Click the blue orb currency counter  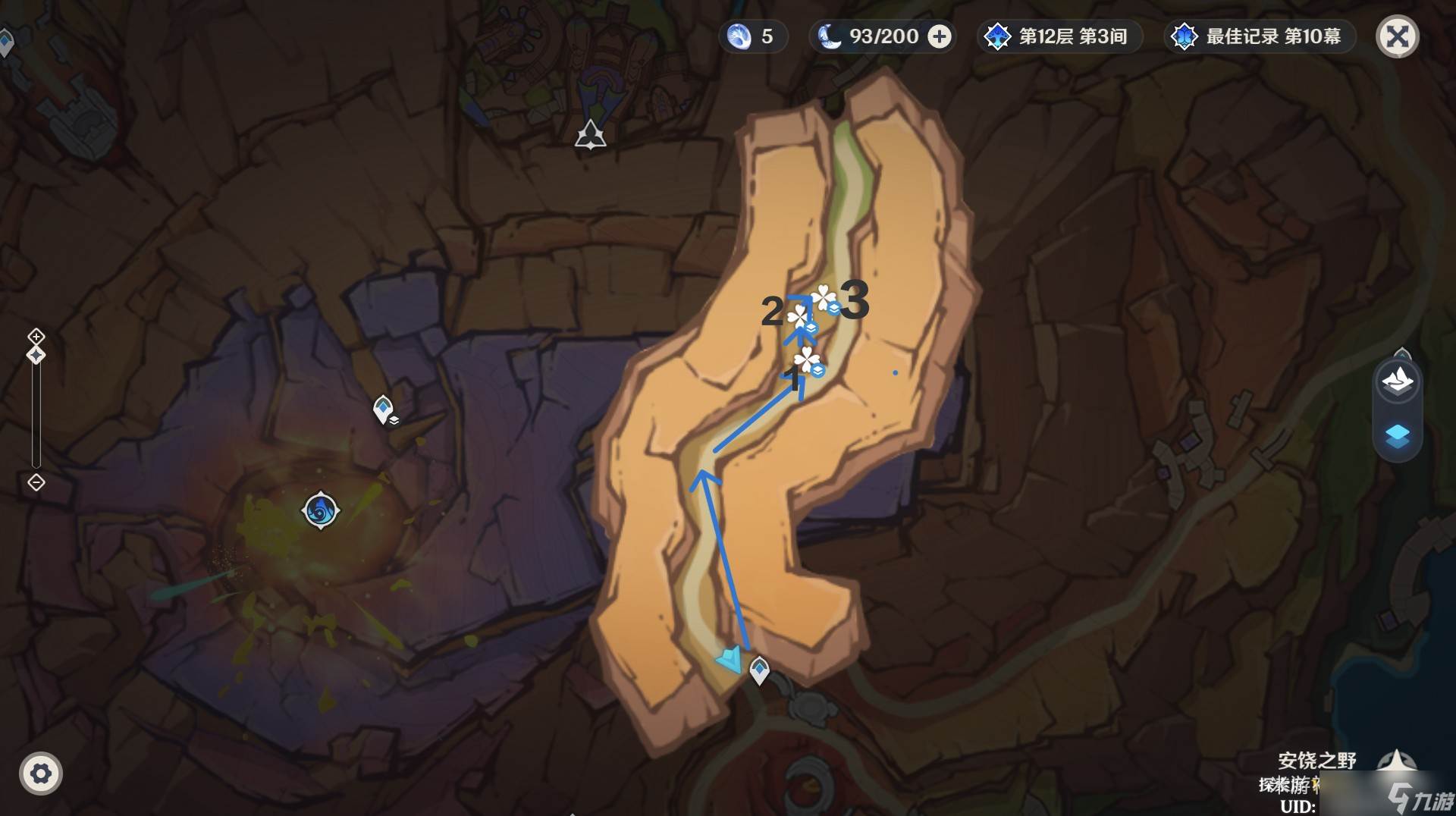tap(752, 36)
